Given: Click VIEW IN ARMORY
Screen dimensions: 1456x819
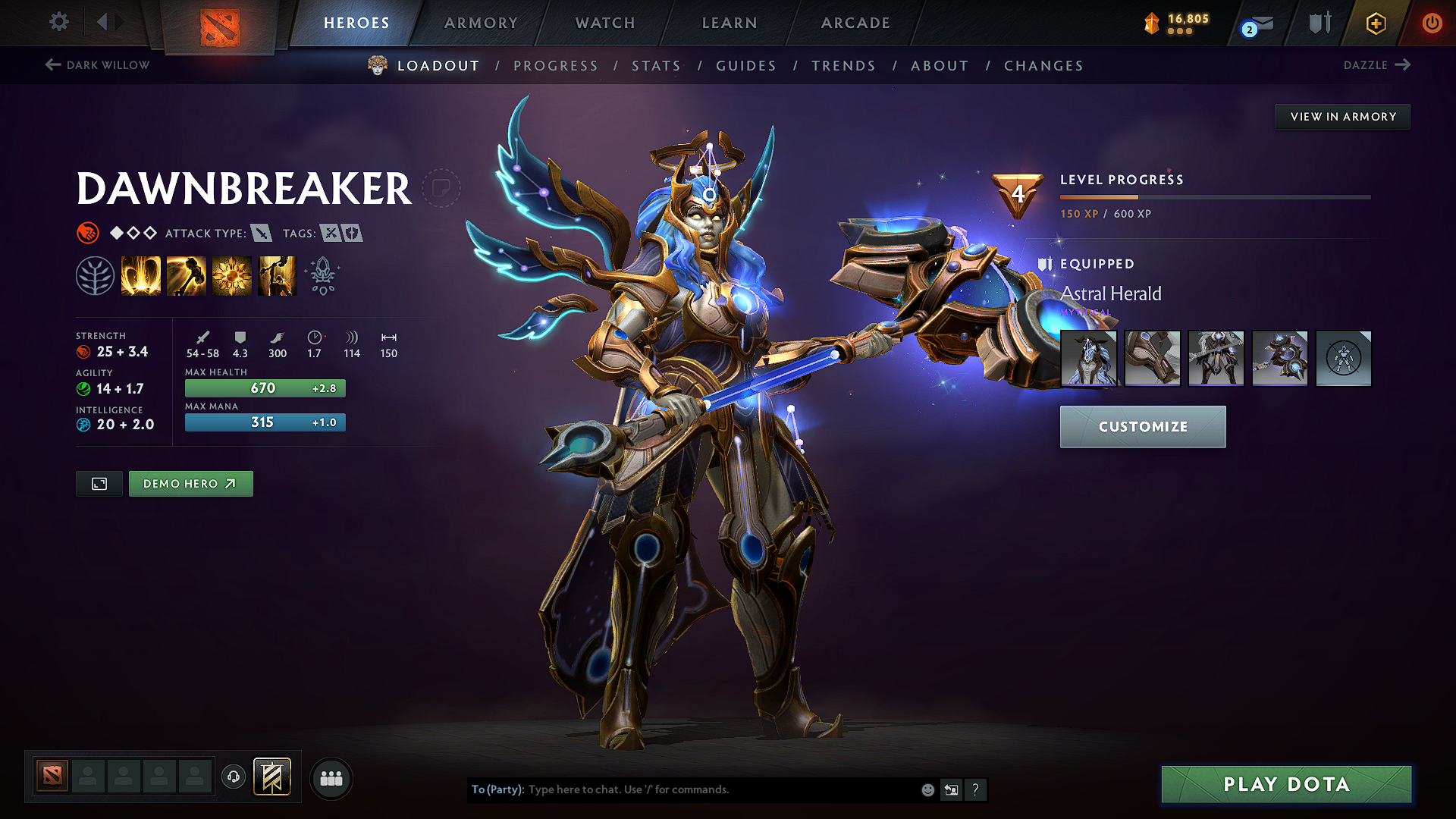Looking at the screenshot, I should (x=1342, y=116).
